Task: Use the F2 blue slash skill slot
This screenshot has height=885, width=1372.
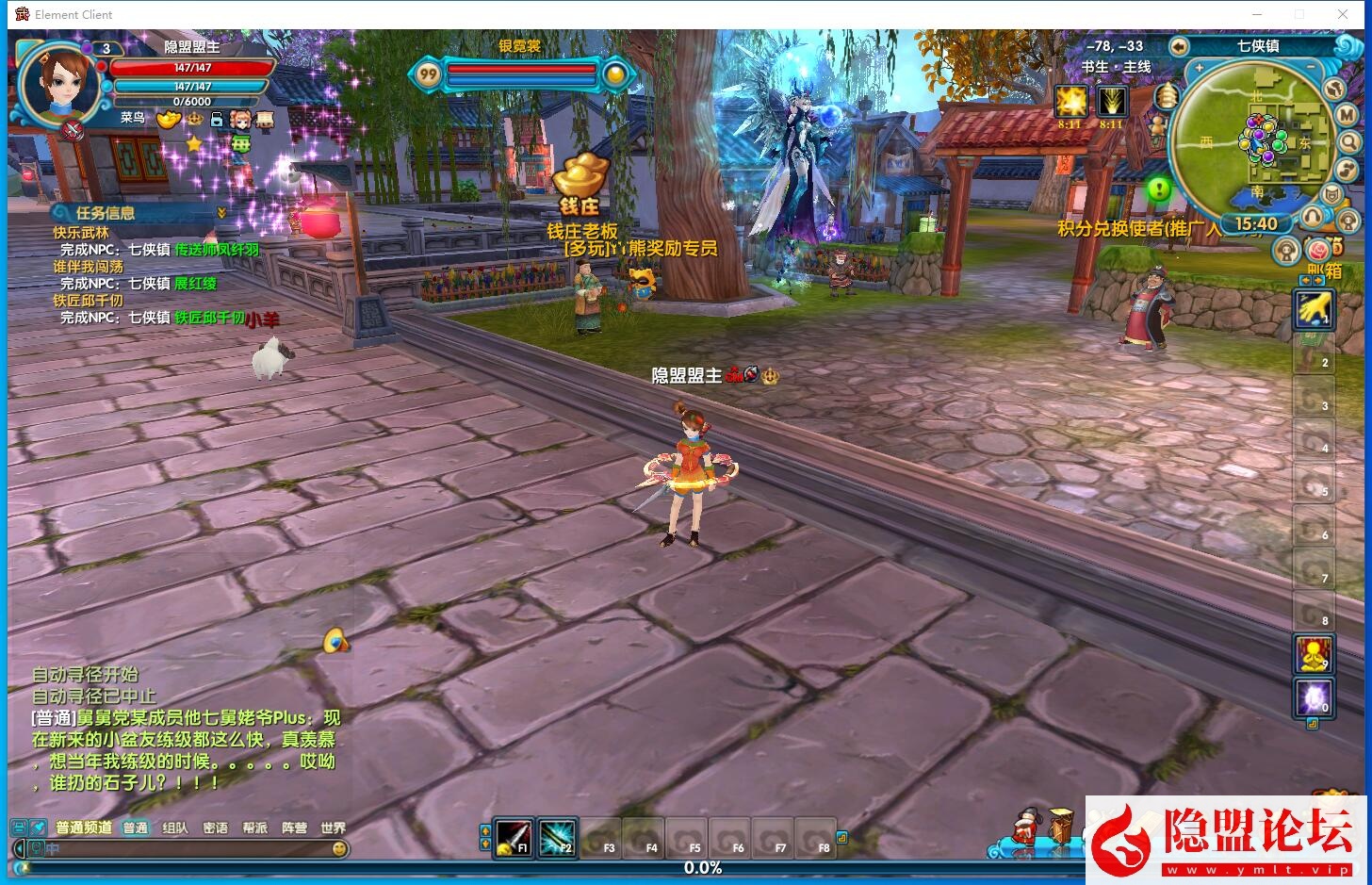Action: click(x=557, y=837)
